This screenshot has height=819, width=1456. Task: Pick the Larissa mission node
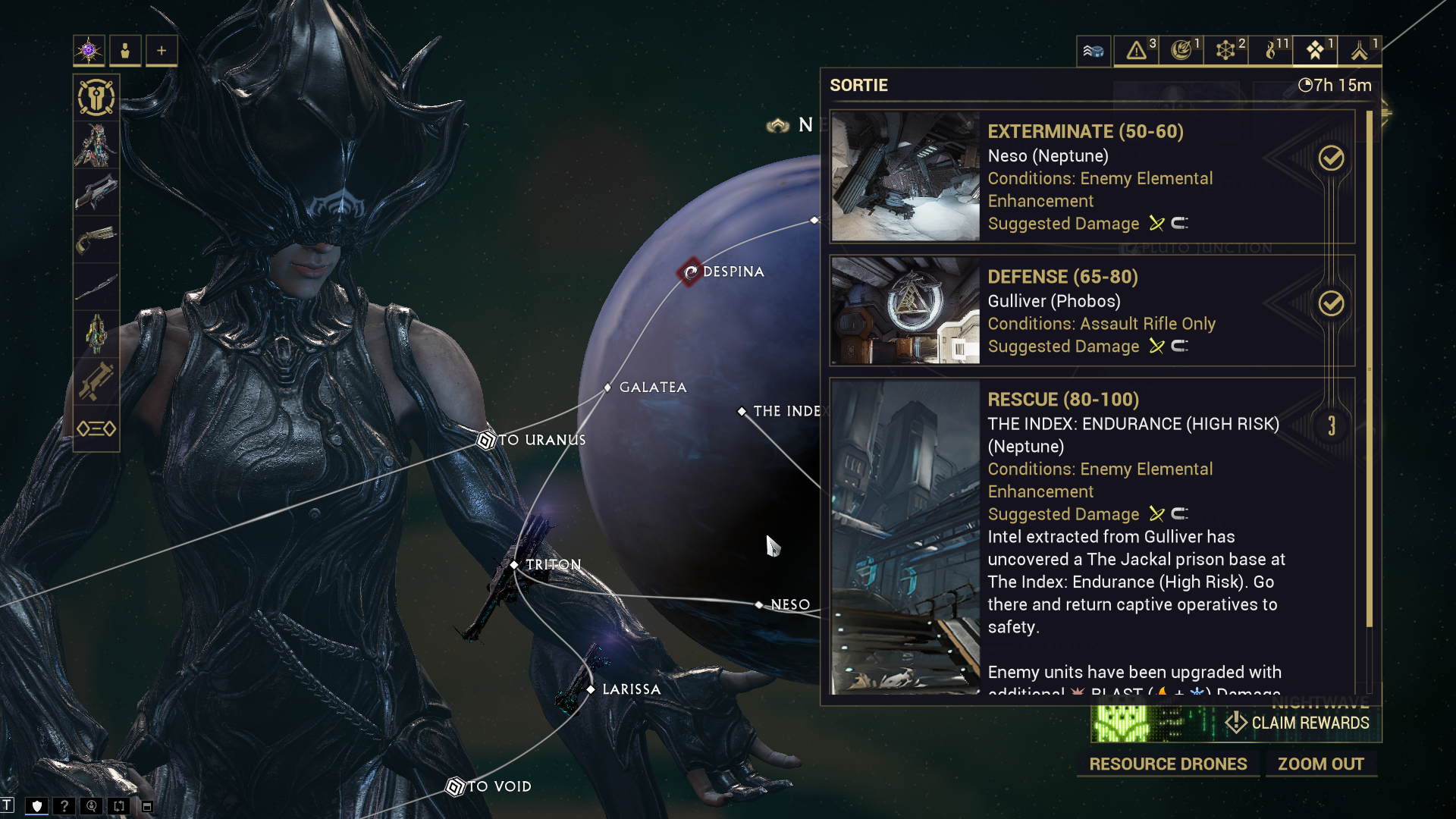[591, 689]
